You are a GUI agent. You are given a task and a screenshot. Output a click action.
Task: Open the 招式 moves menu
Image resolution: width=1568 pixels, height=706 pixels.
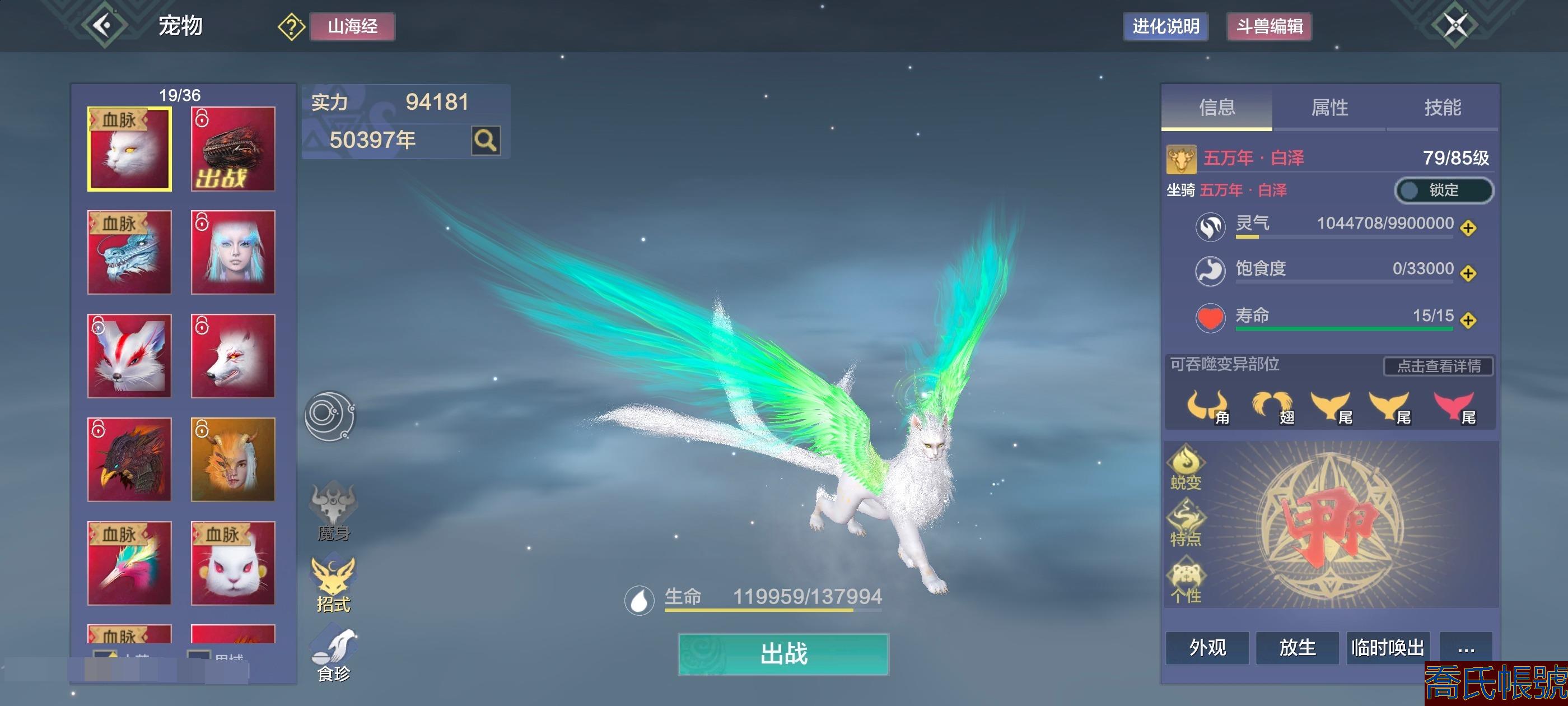333,585
